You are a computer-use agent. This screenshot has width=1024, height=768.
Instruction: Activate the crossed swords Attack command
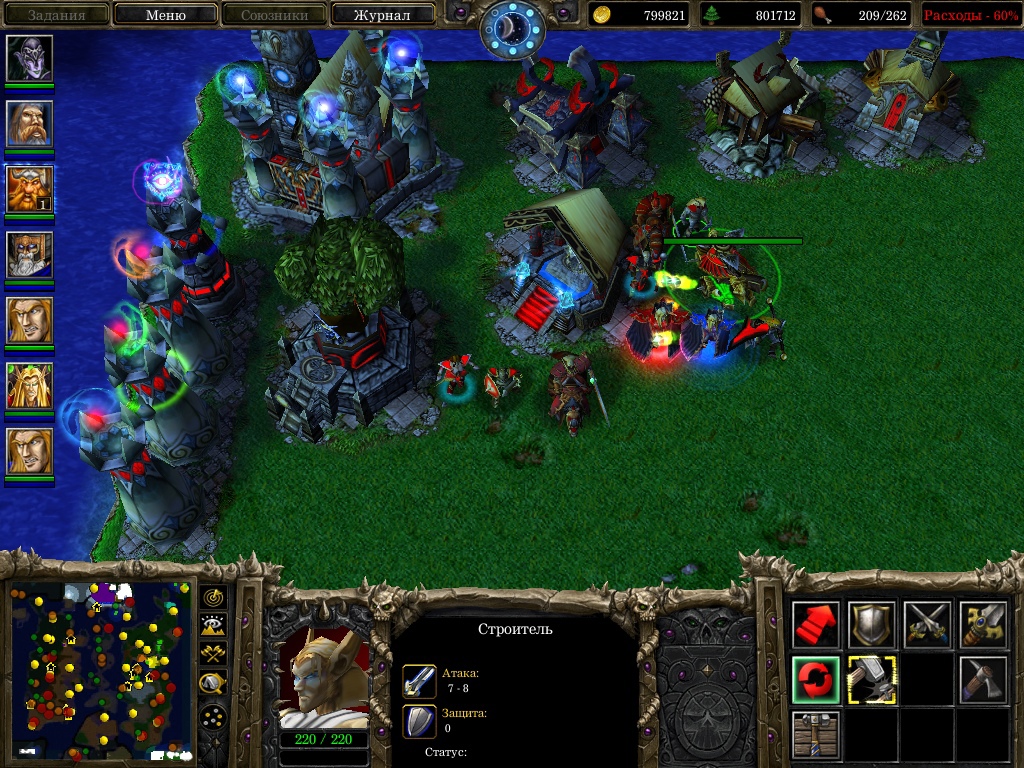927,625
